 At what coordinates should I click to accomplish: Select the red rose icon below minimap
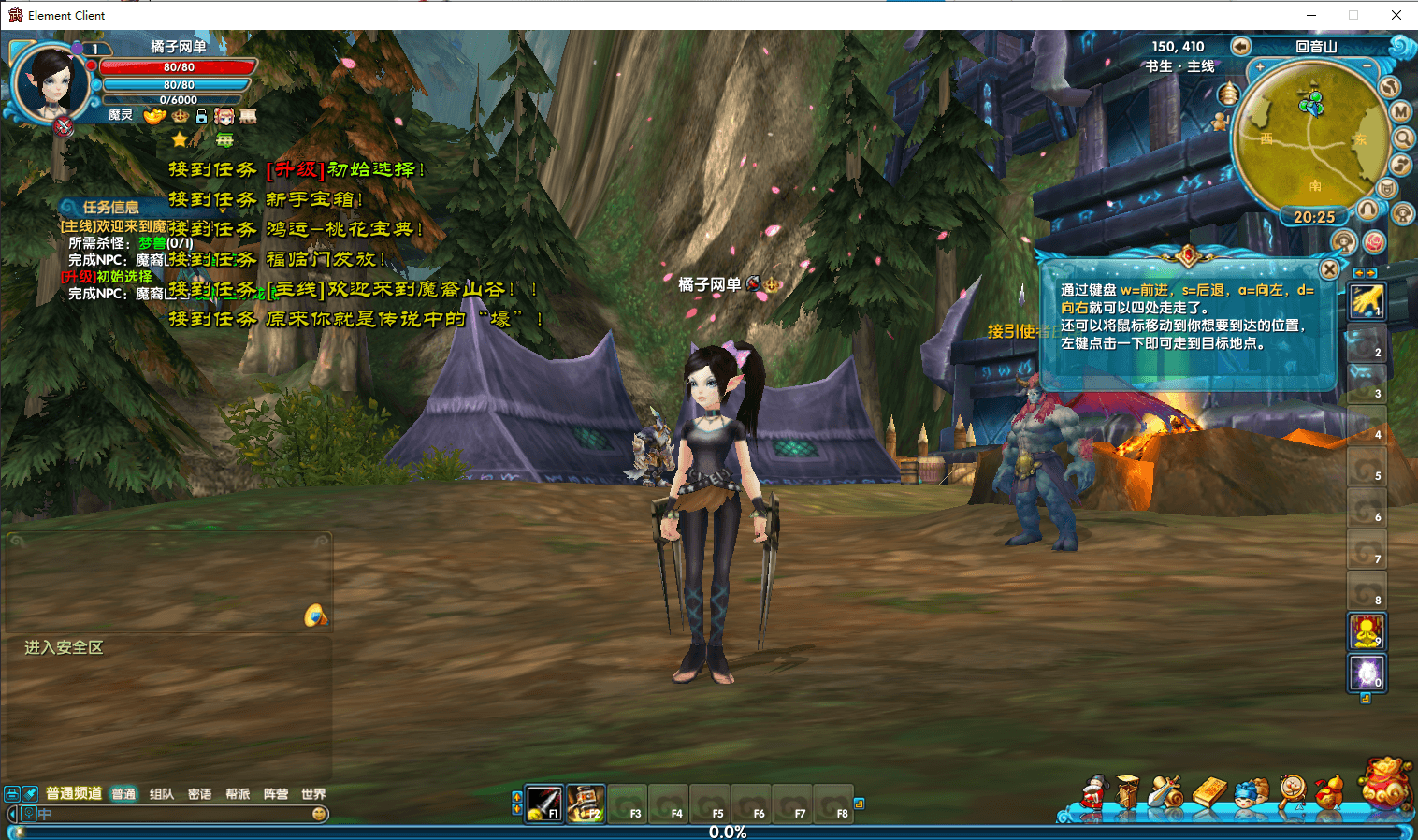pos(1374,242)
